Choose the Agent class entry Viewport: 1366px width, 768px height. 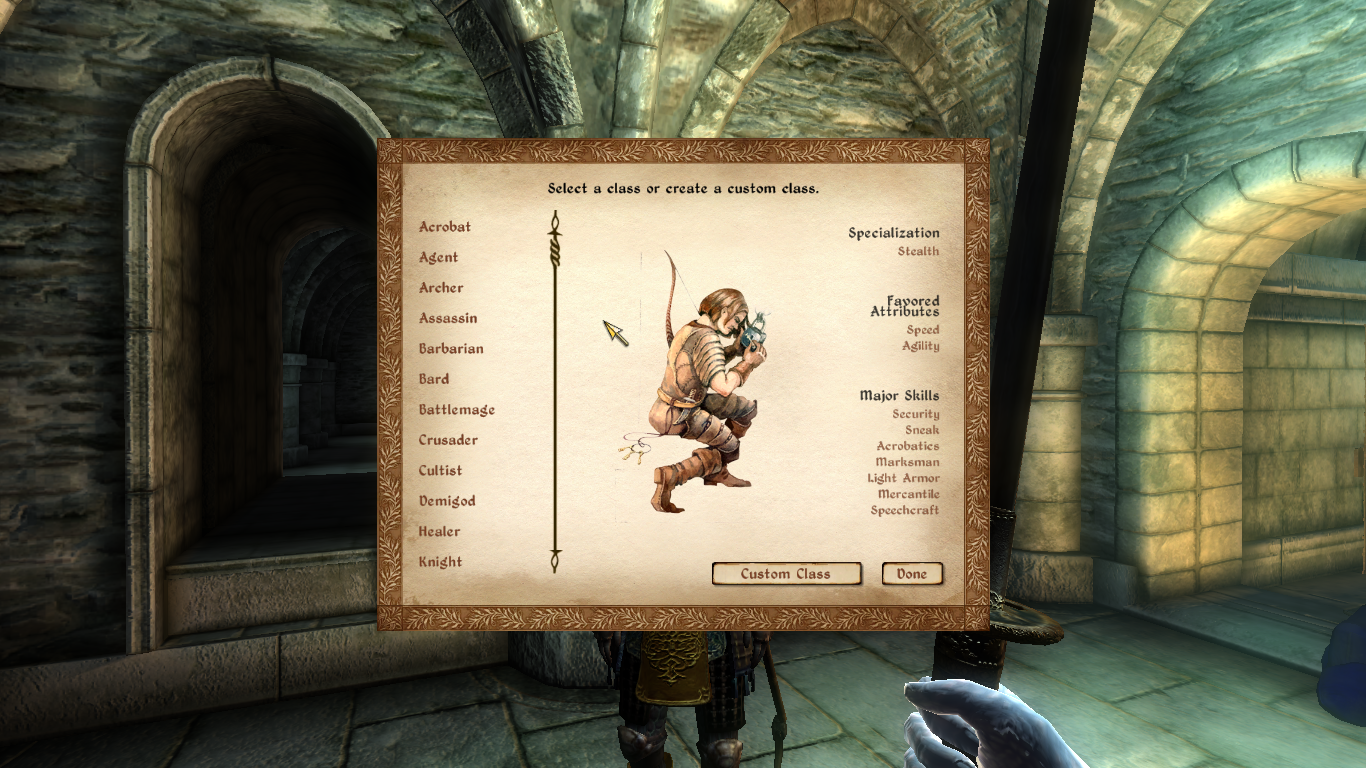(439, 257)
